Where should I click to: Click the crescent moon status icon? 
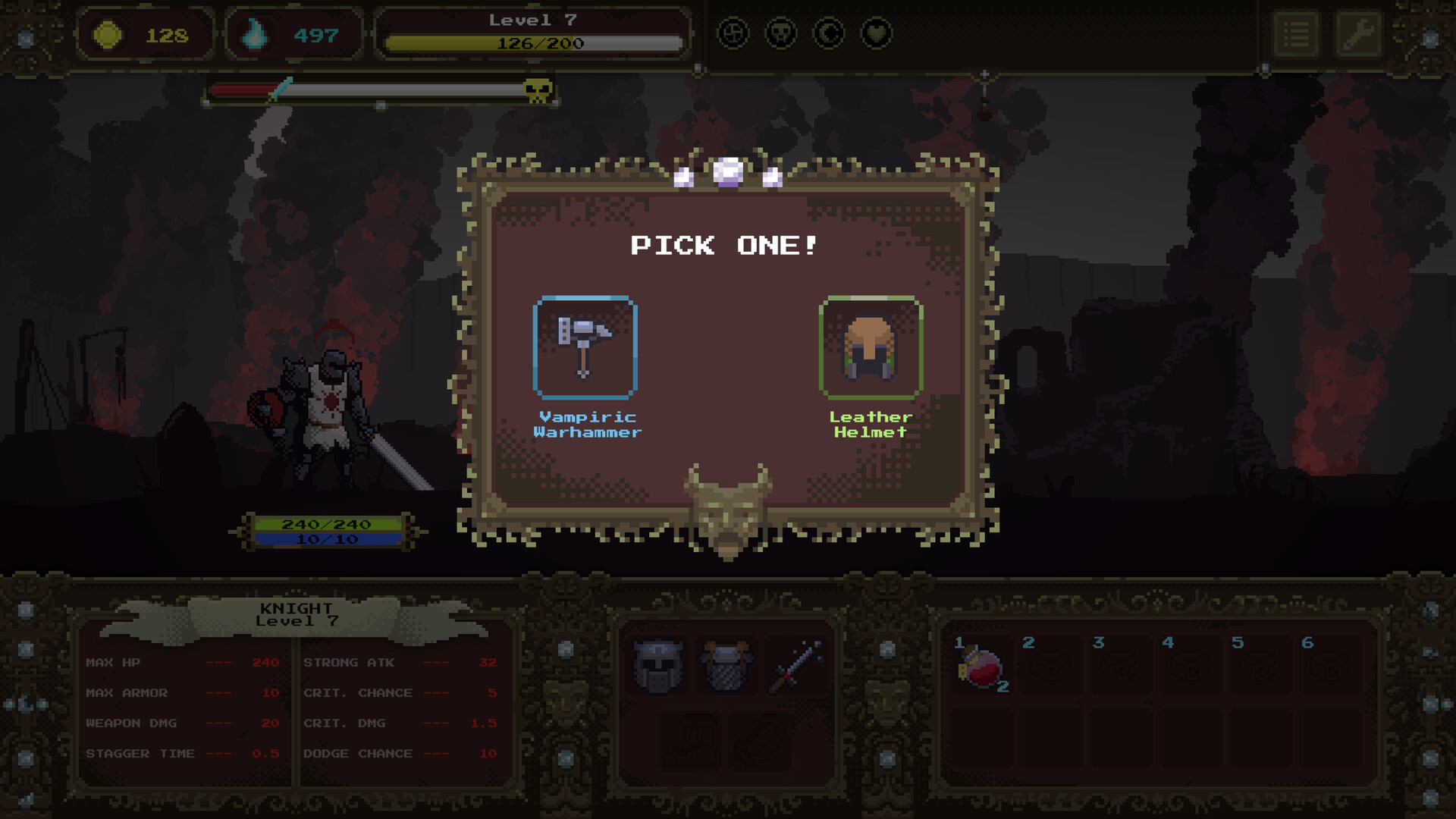(x=830, y=33)
